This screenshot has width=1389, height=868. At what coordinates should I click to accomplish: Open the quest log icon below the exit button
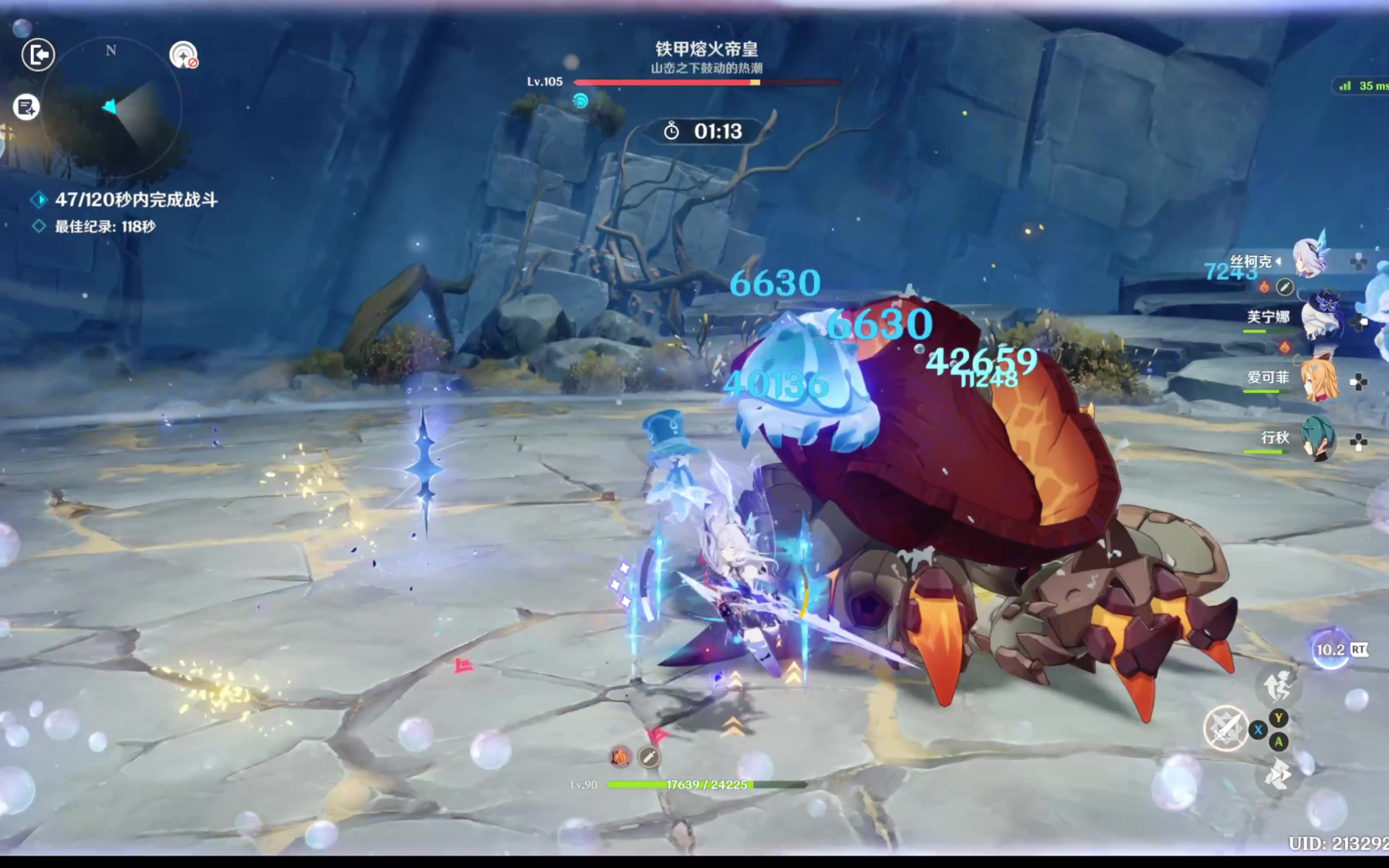(26, 107)
